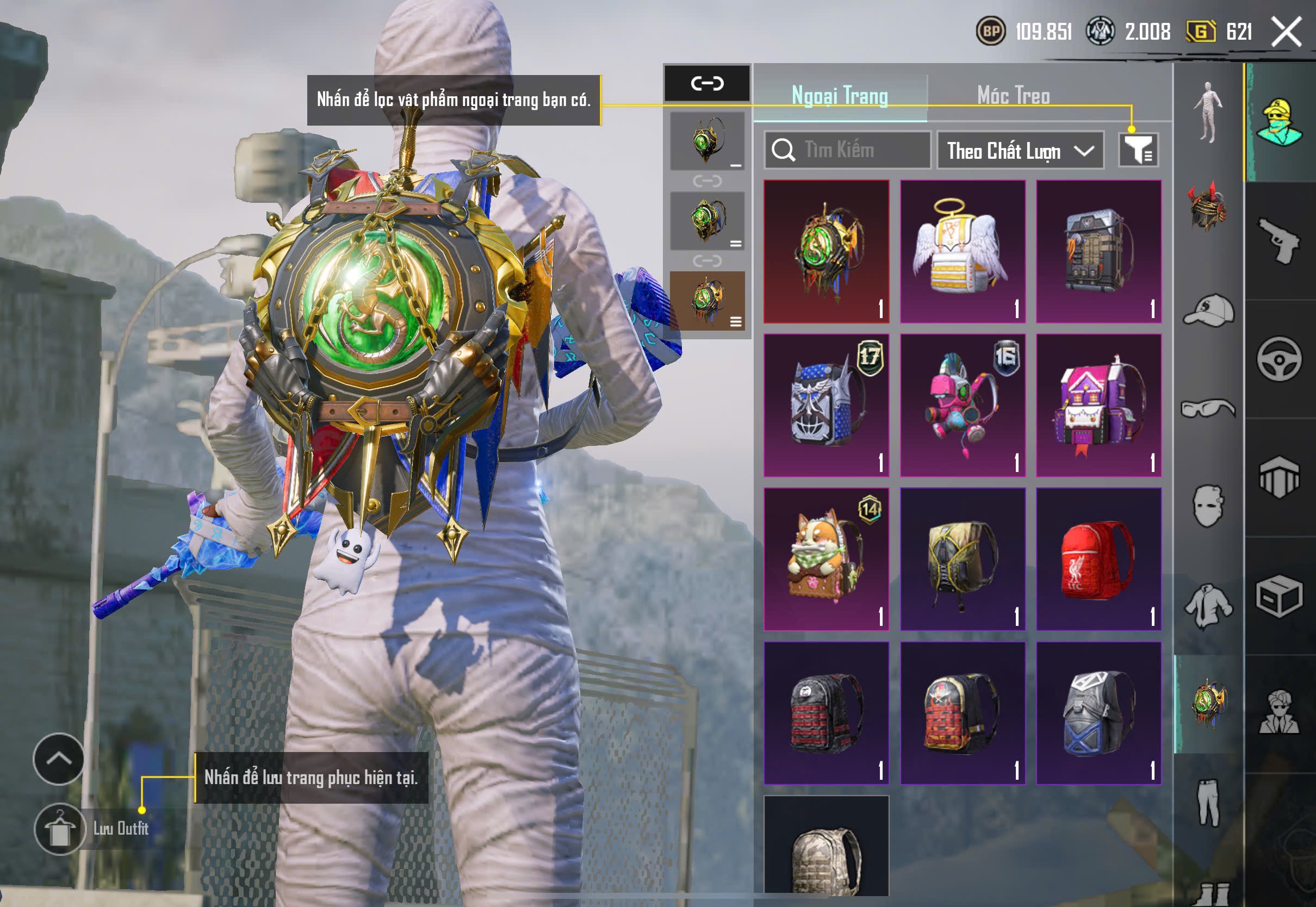Choose the pink house backpack
1316x907 pixels.
[1098, 405]
